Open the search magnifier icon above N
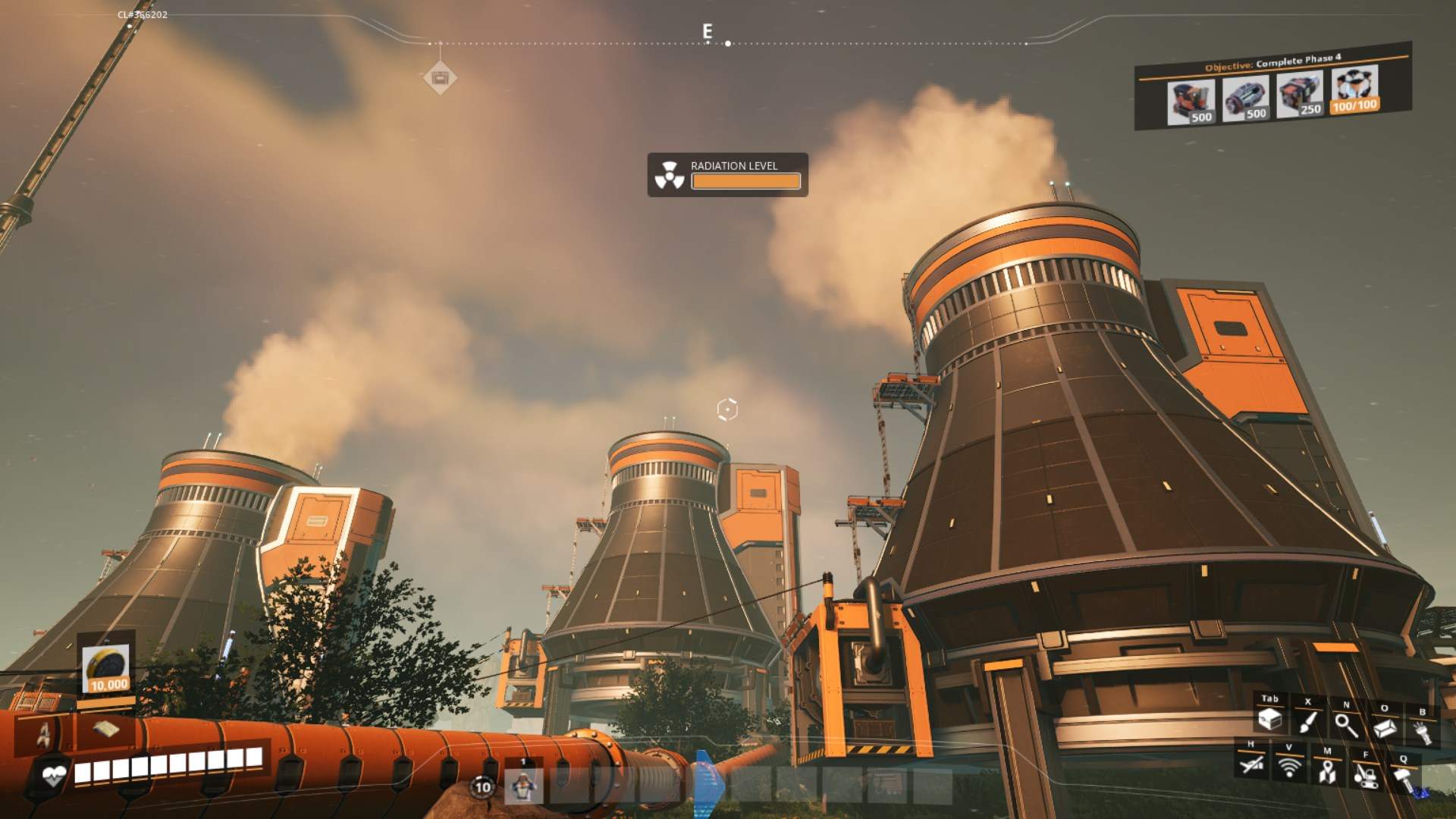This screenshot has height=819, width=1456. coord(1347,726)
